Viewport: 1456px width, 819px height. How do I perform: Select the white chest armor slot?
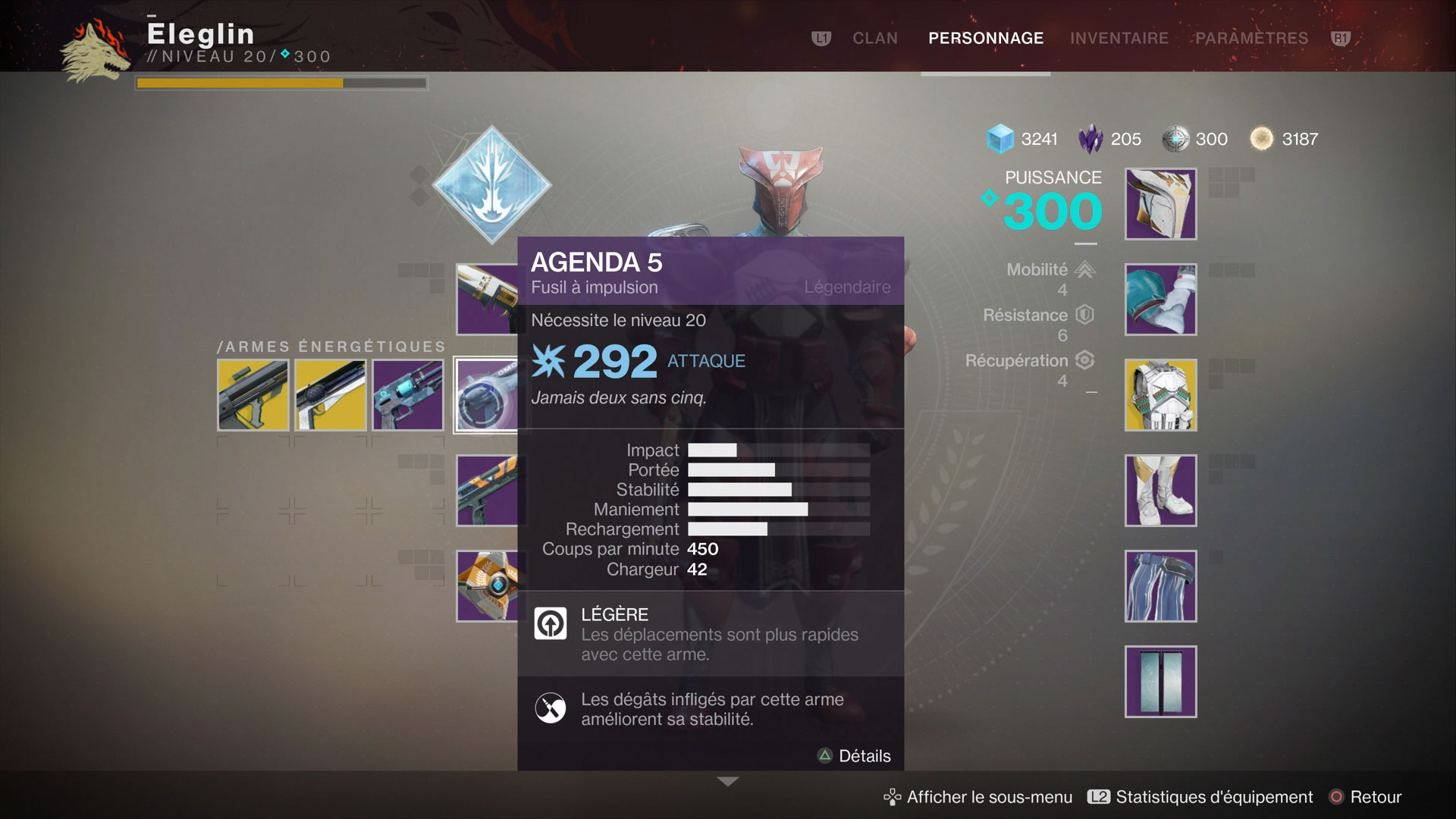tap(1160, 395)
